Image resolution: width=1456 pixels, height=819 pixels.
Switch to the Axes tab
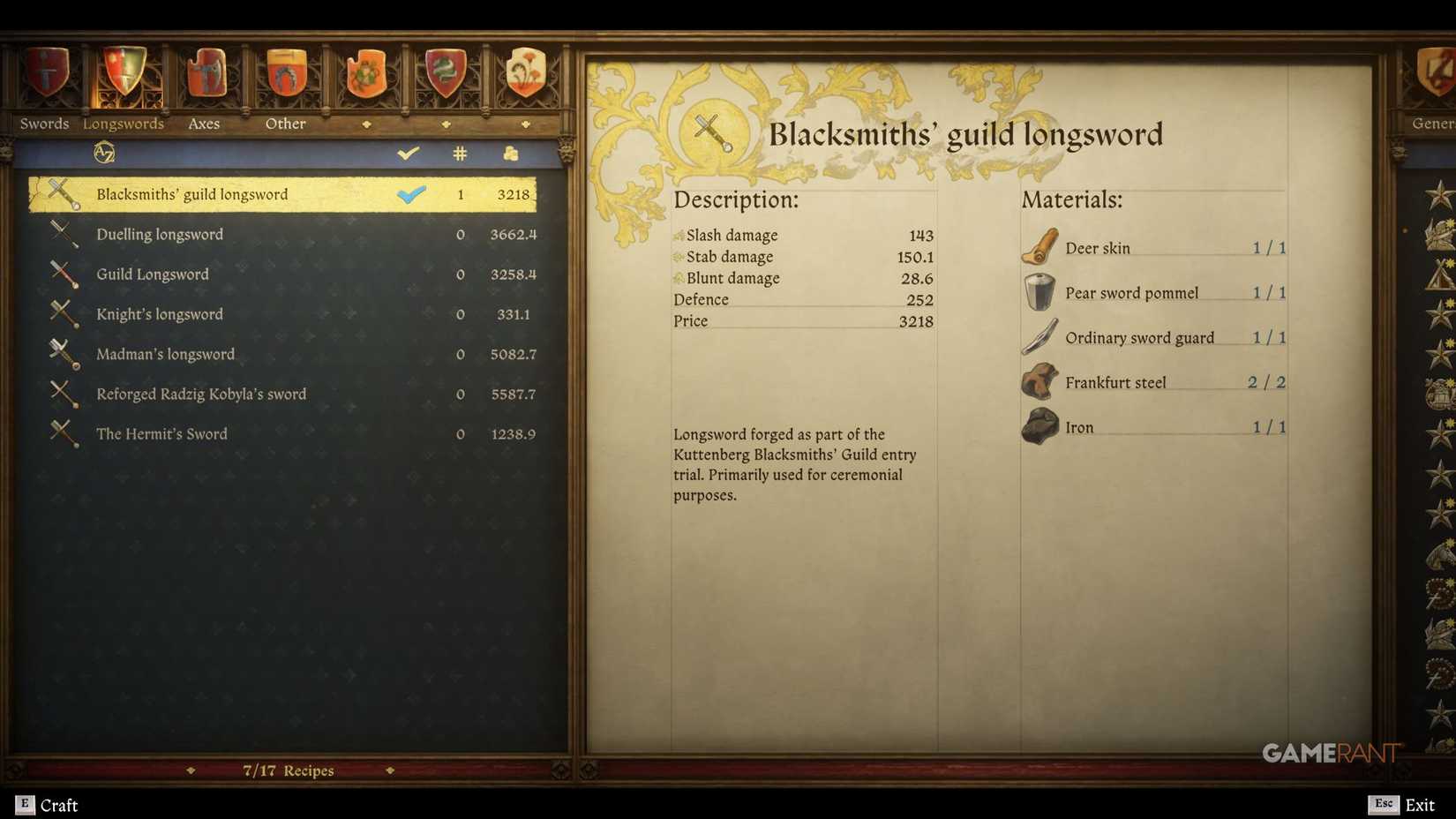[x=203, y=124]
